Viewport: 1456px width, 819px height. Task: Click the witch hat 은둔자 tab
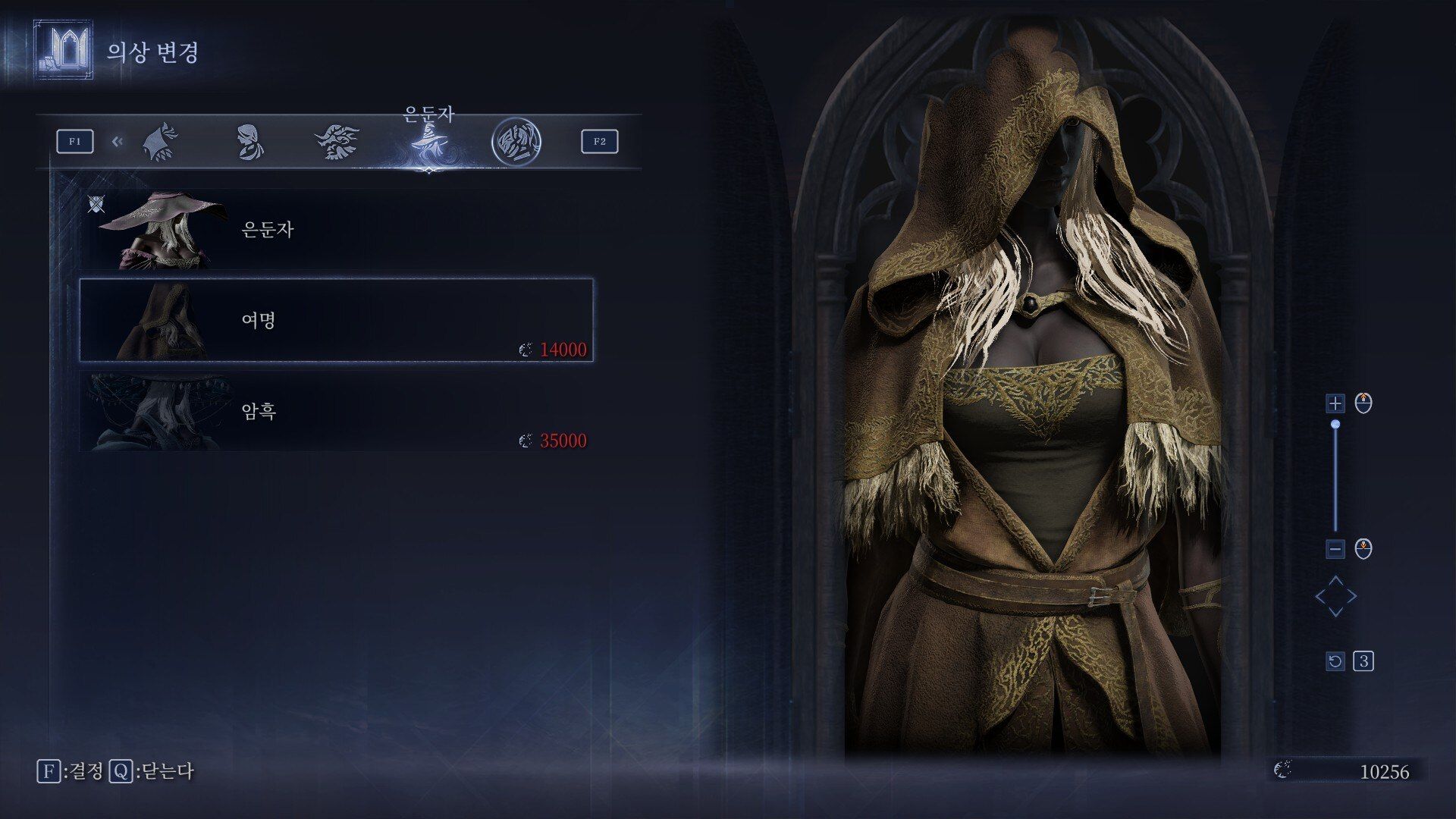428,142
